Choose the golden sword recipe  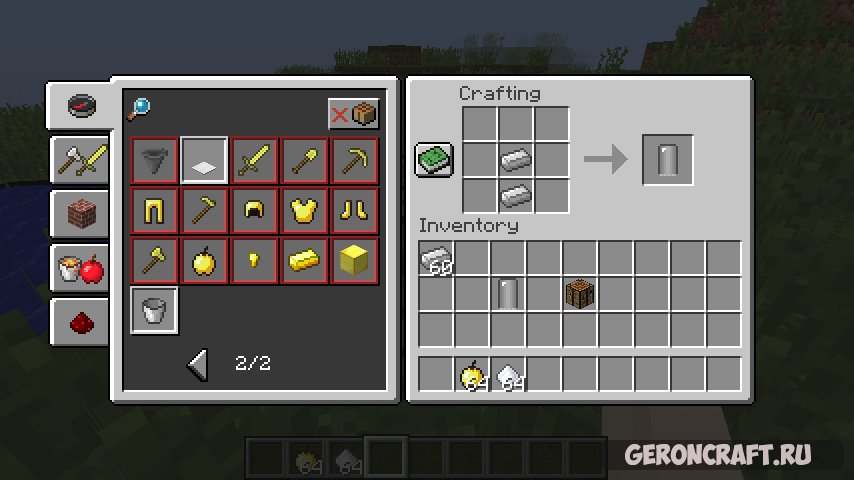pyautogui.click(x=255, y=160)
